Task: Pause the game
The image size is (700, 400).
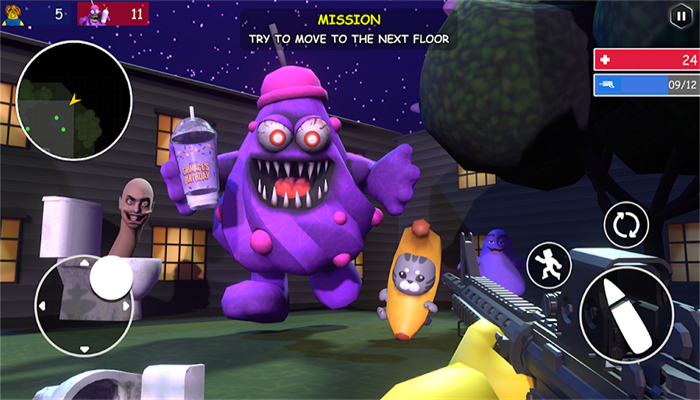Action: click(680, 17)
